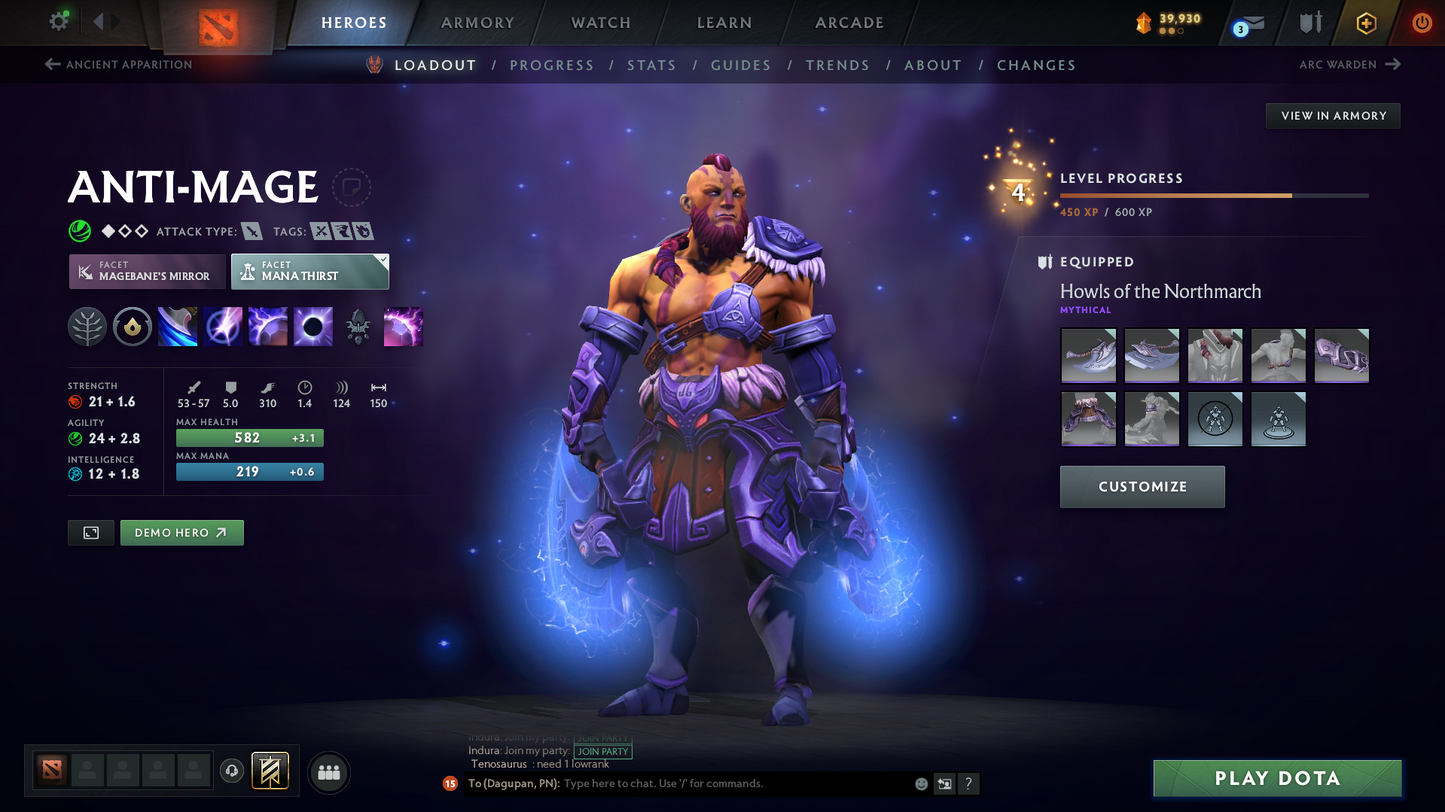The width and height of the screenshot is (1445, 812).
Task: Click the chat text input field
Action: coord(735,784)
